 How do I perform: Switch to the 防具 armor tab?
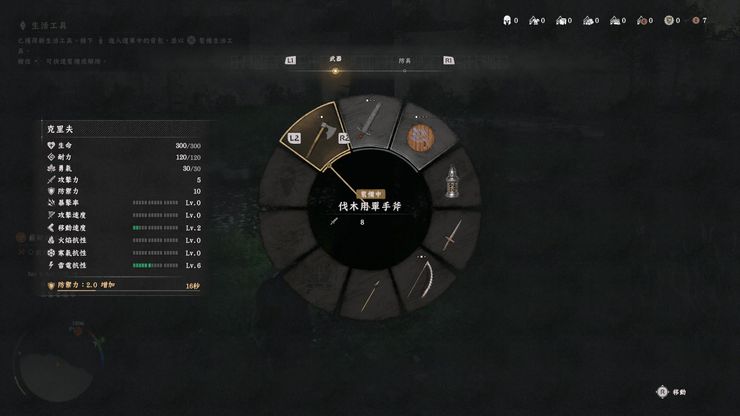tap(405, 60)
